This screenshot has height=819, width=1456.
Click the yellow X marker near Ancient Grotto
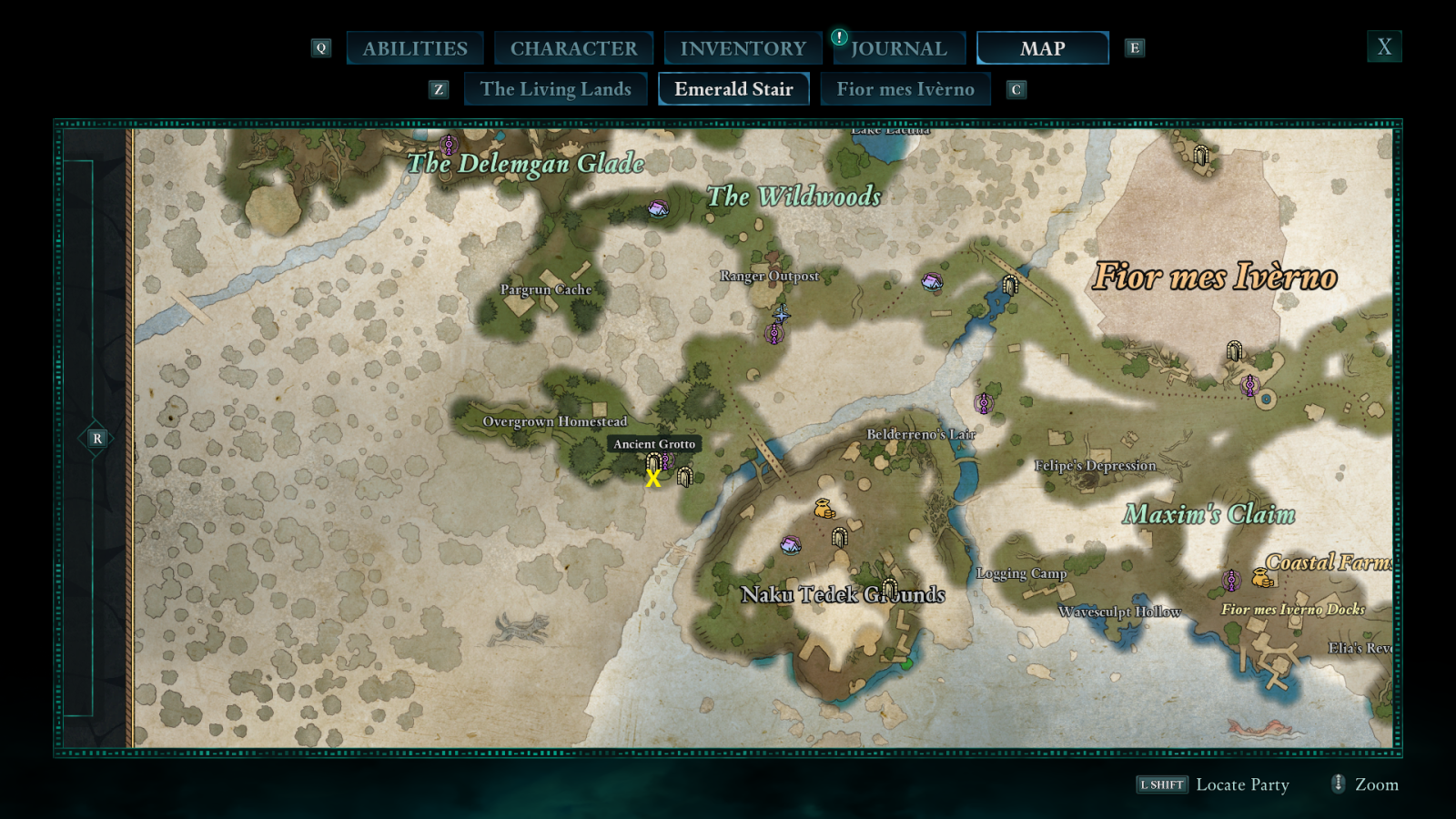(652, 480)
